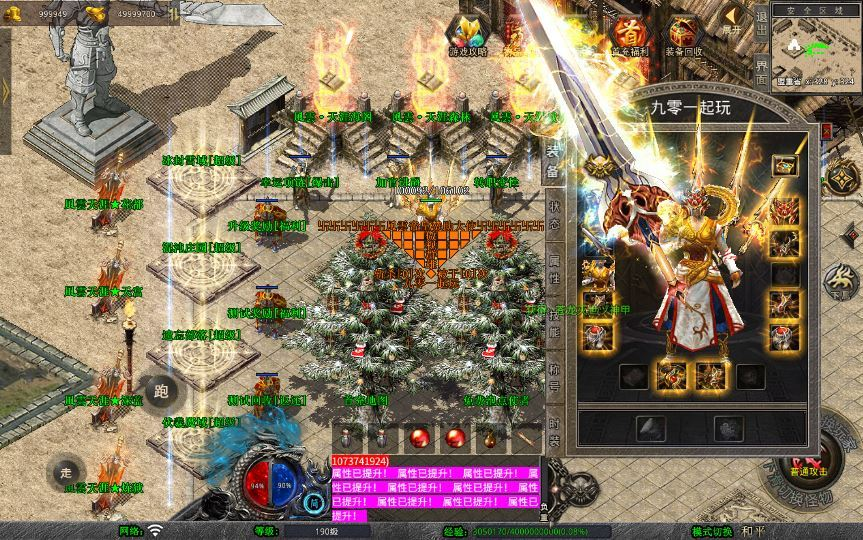The image size is (863, 540).
Task: Click the 界面 interface button
Action: click(762, 70)
